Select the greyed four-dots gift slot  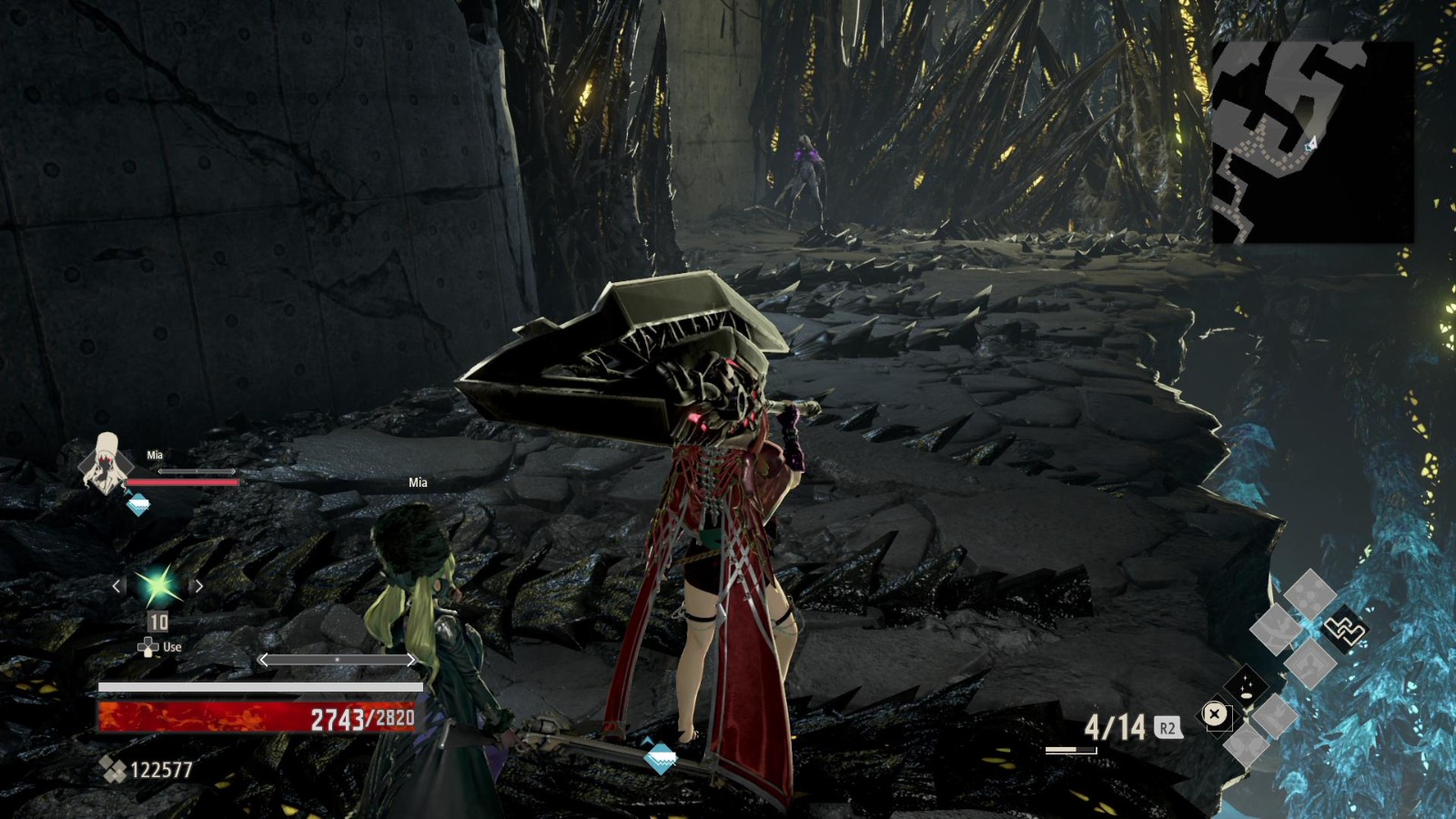tap(1309, 593)
